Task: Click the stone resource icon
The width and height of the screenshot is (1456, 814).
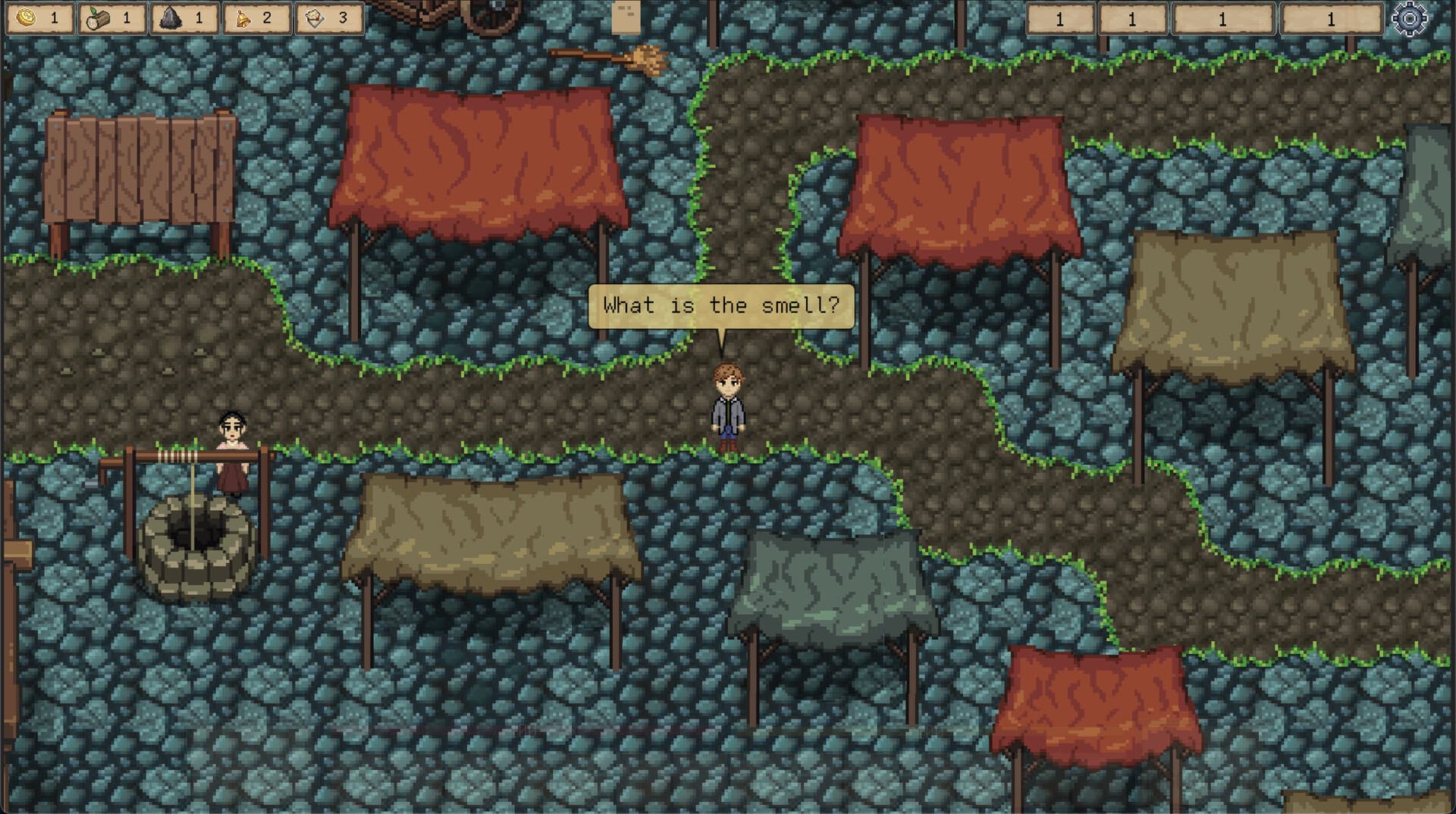Action: point(171,17)
